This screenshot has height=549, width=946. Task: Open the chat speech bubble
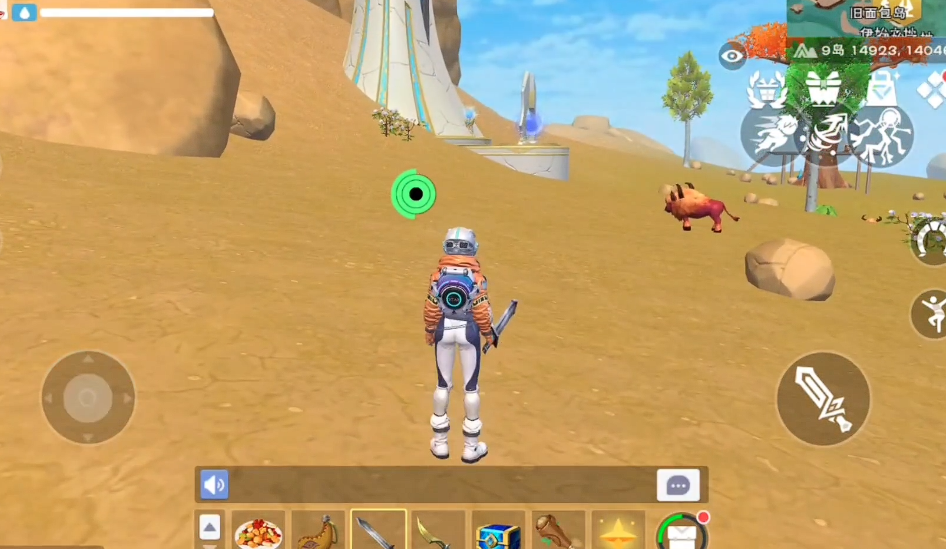678,485
